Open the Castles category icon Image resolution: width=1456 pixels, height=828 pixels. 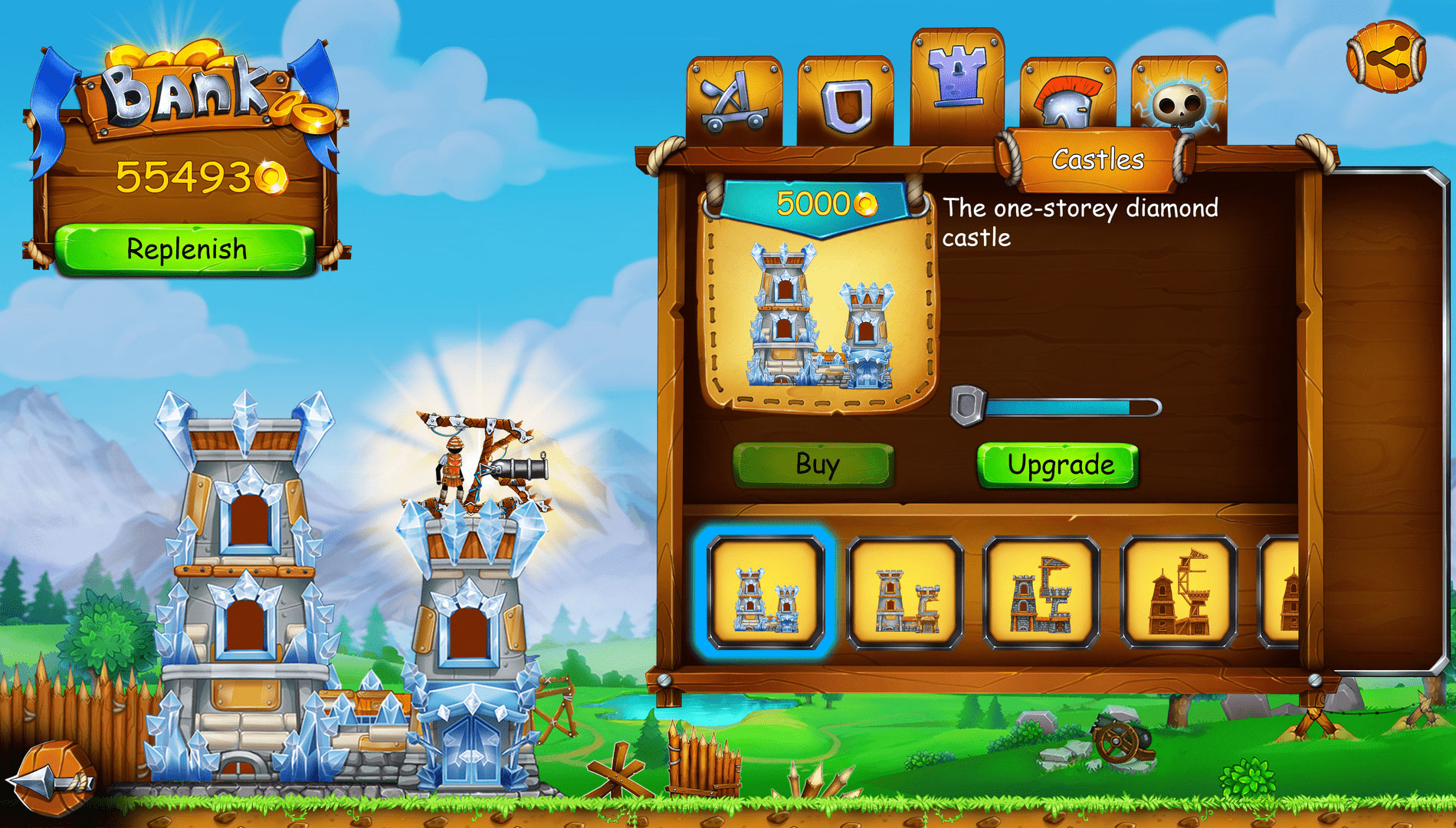[956, 80]
